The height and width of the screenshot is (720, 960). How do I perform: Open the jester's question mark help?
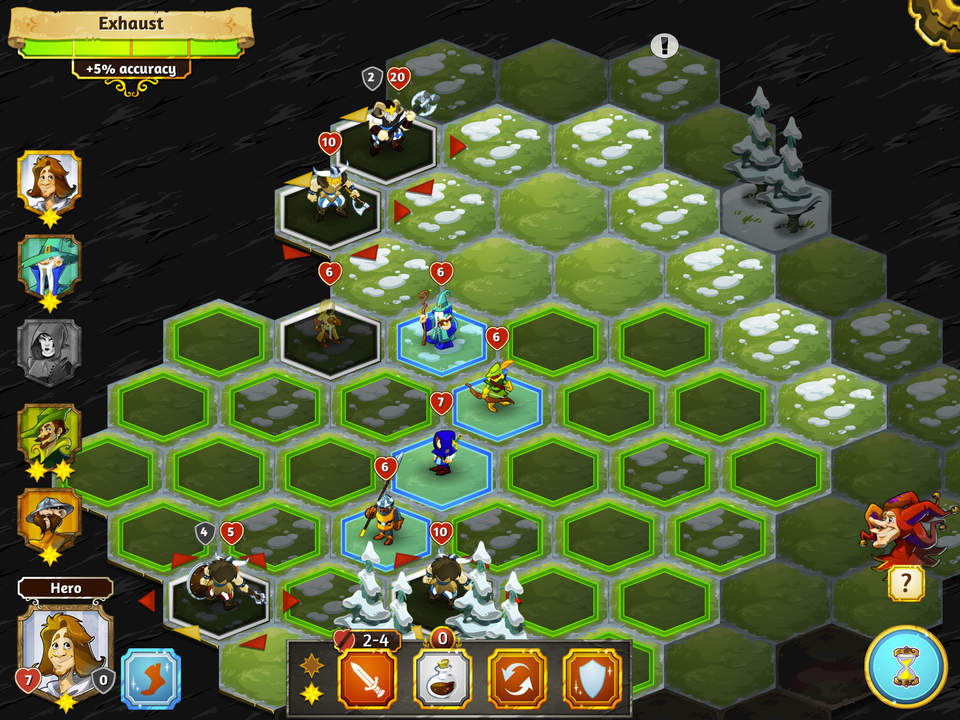coord(906,583)
